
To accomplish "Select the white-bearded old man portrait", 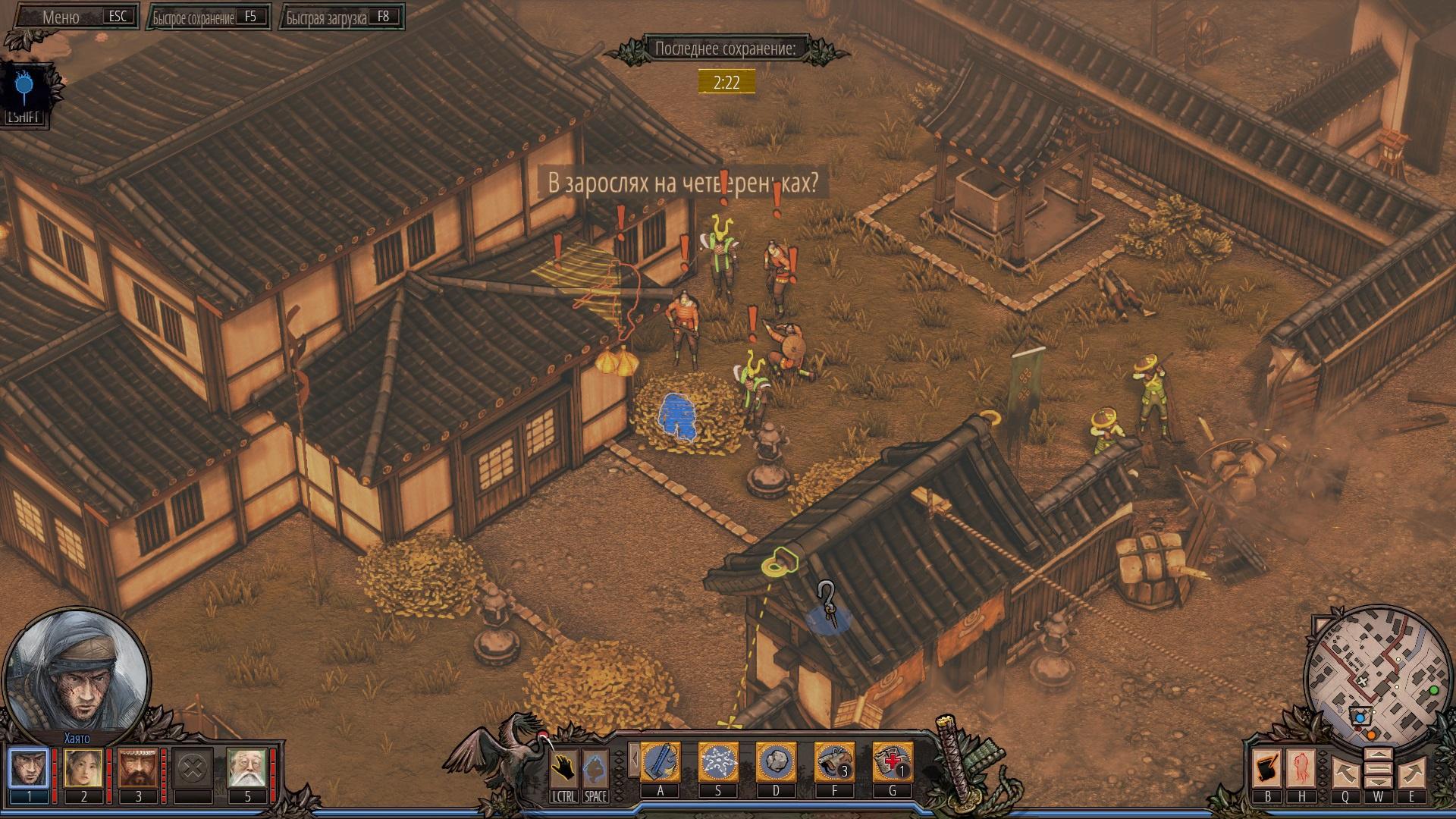I will click(x=247, y=768).
